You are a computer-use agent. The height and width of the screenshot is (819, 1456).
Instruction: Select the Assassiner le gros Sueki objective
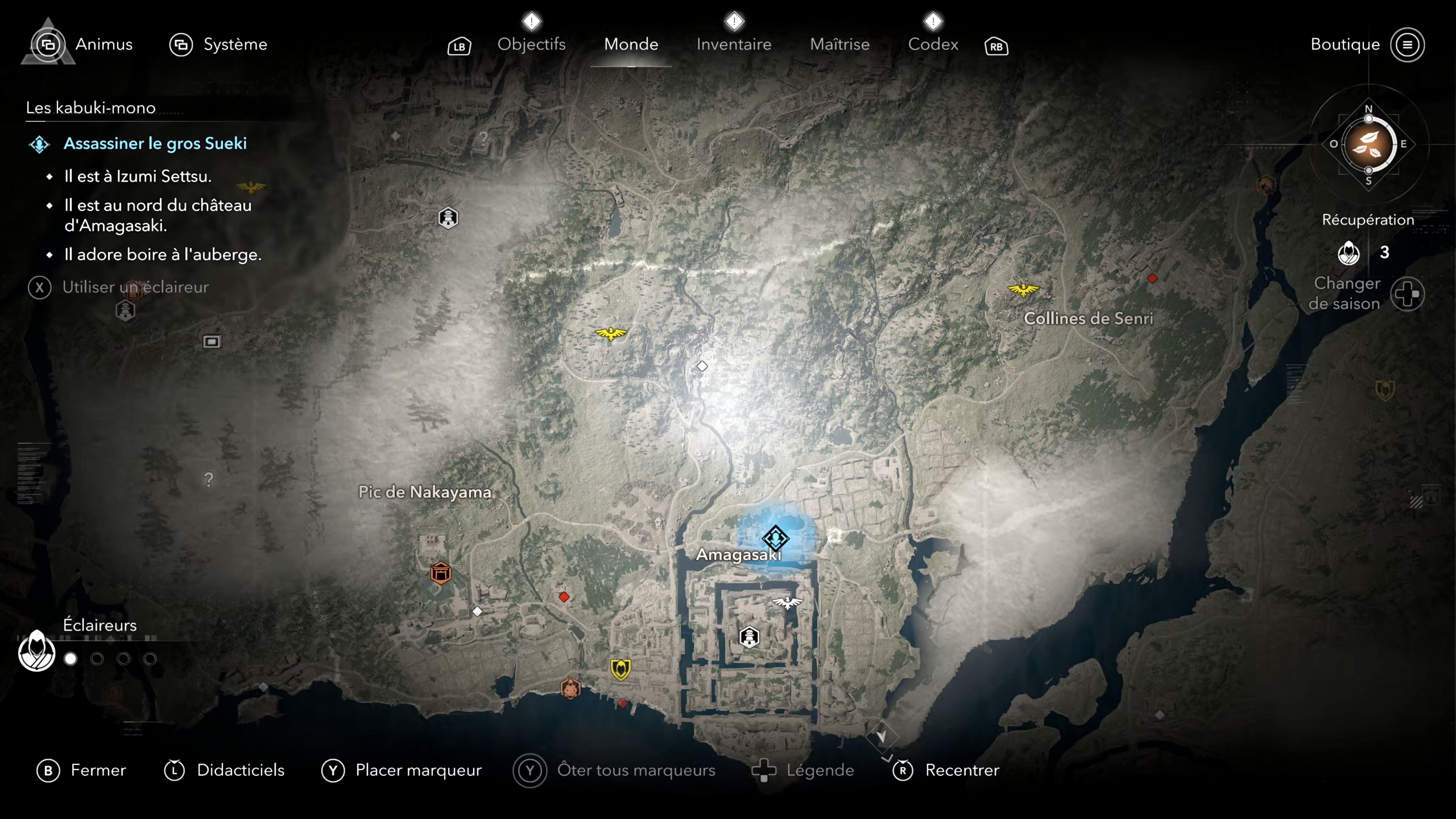click(155, 144)
